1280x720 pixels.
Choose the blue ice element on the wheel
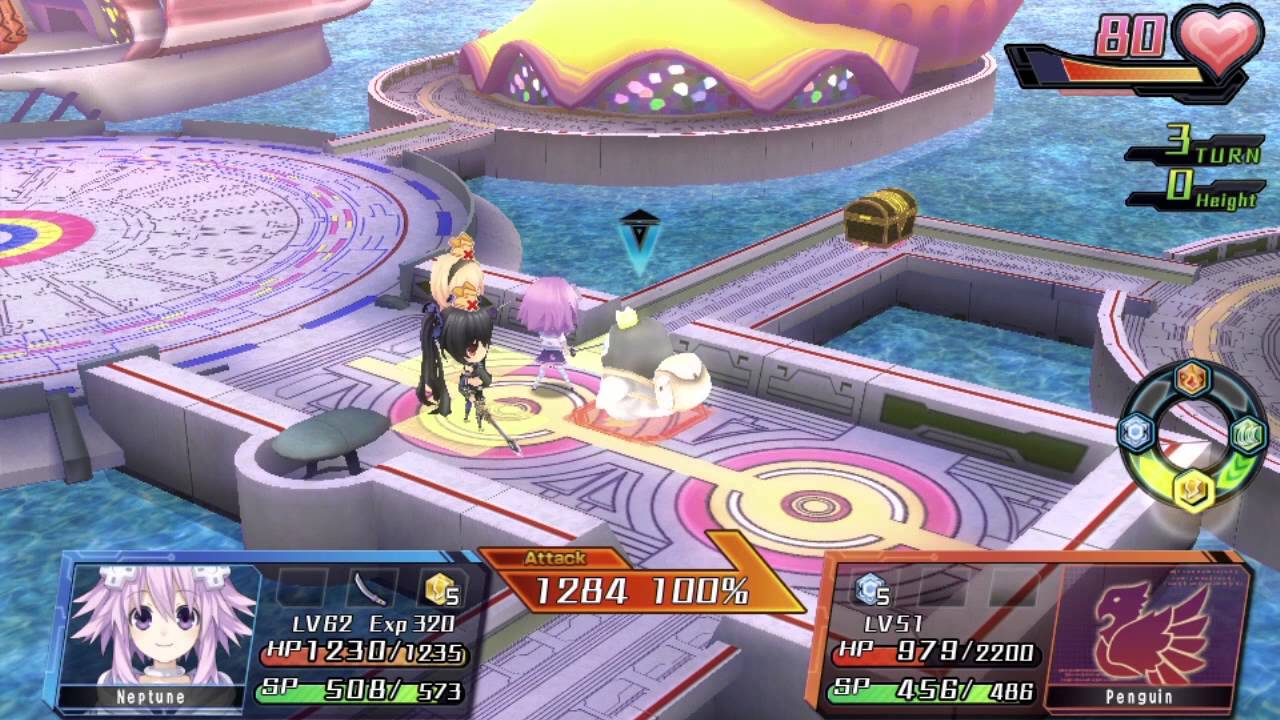coord(1137,432)
